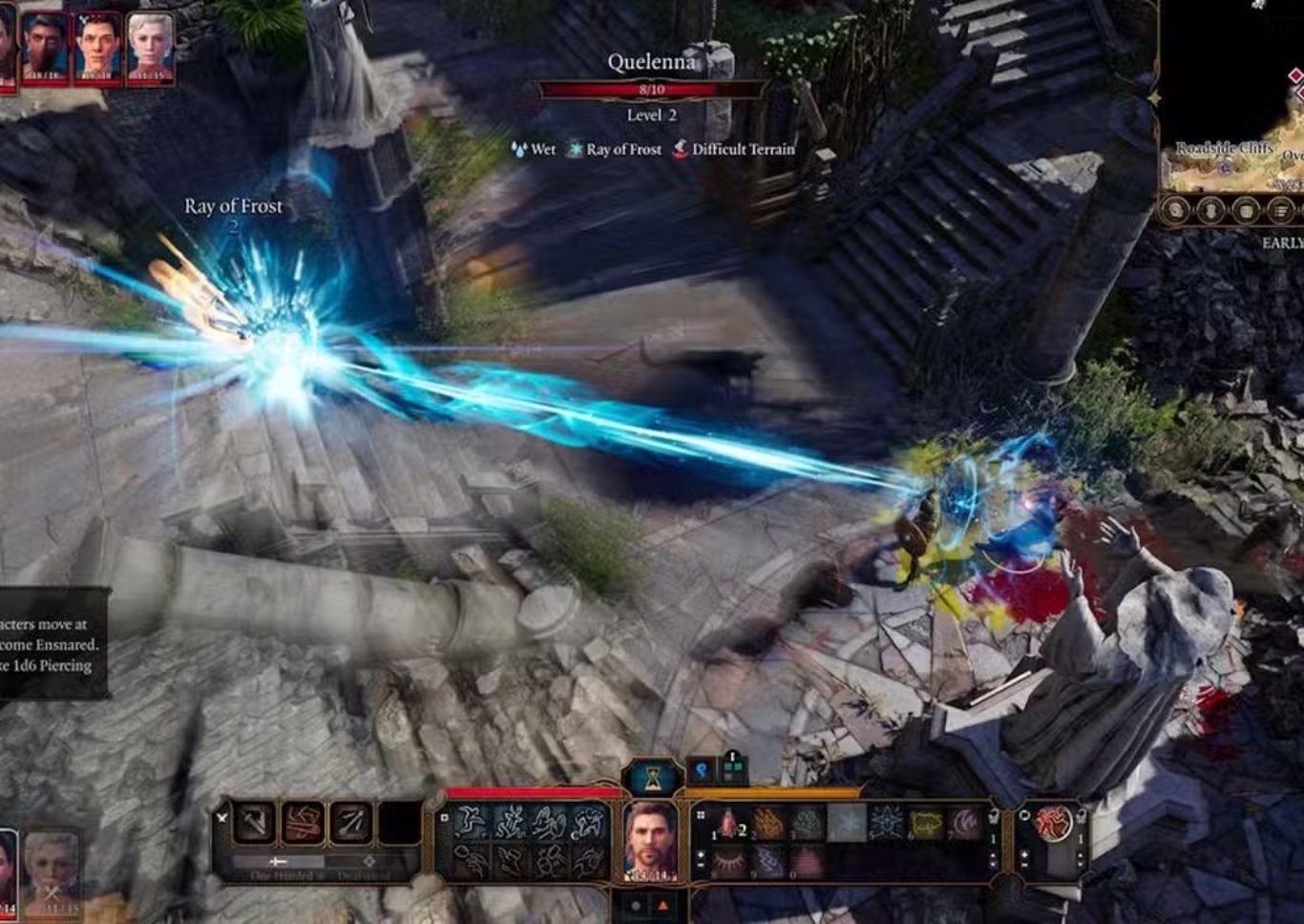
Task: Cast the purple lightning spell in second row
Action: [768, 861]
